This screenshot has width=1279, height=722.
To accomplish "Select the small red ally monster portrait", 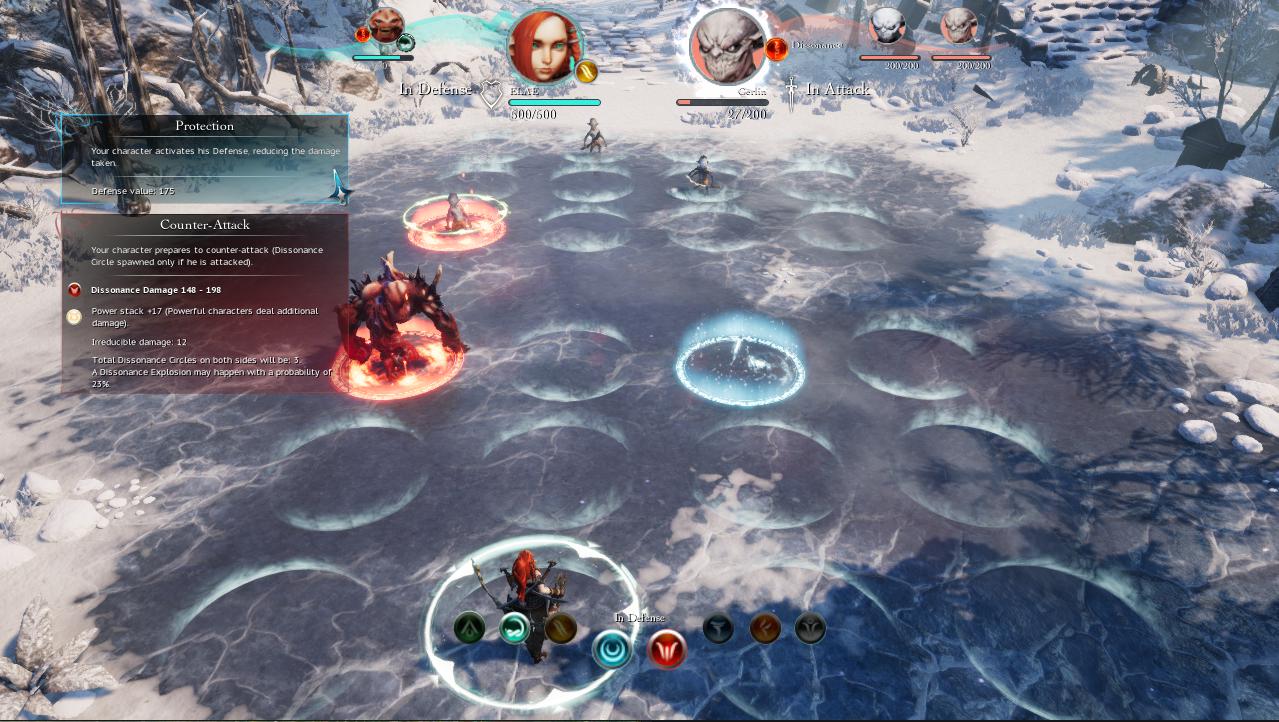I will tap(386, 24).
